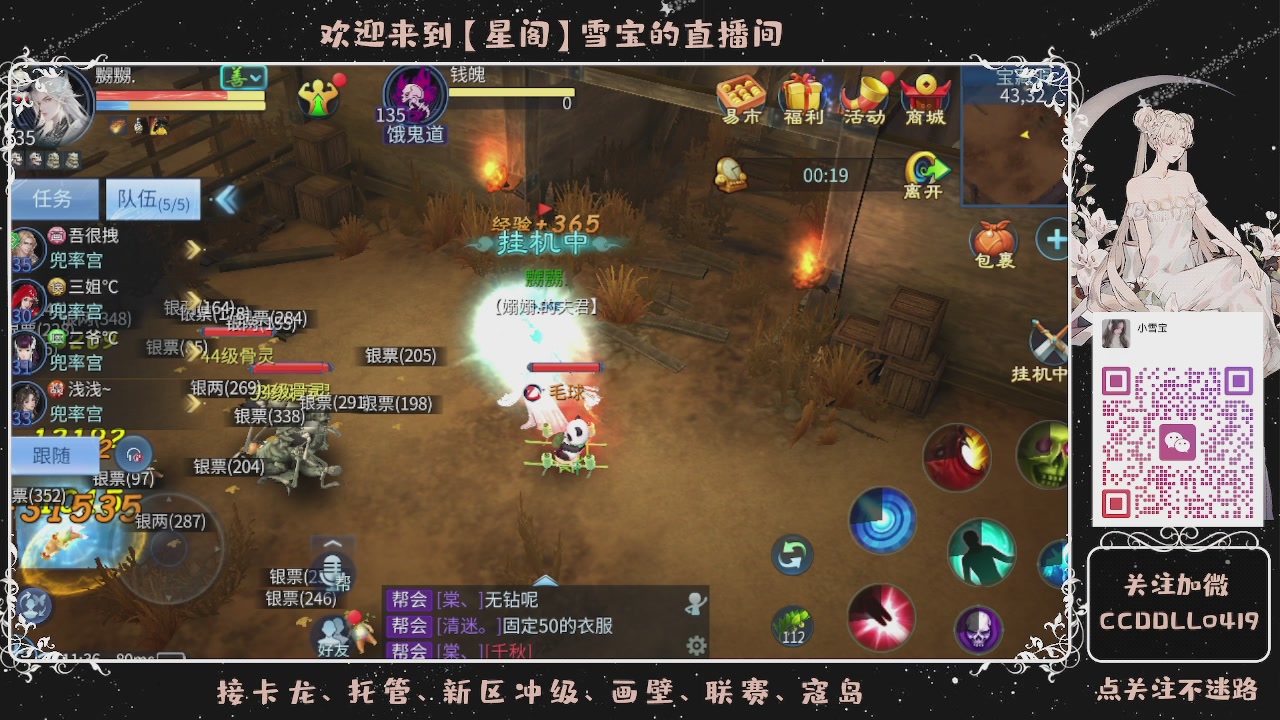Image resolution: width=1280 pixels, height=720 pixels.
Task: Switch to the 任务 (quest) tab
Action: 54,199
